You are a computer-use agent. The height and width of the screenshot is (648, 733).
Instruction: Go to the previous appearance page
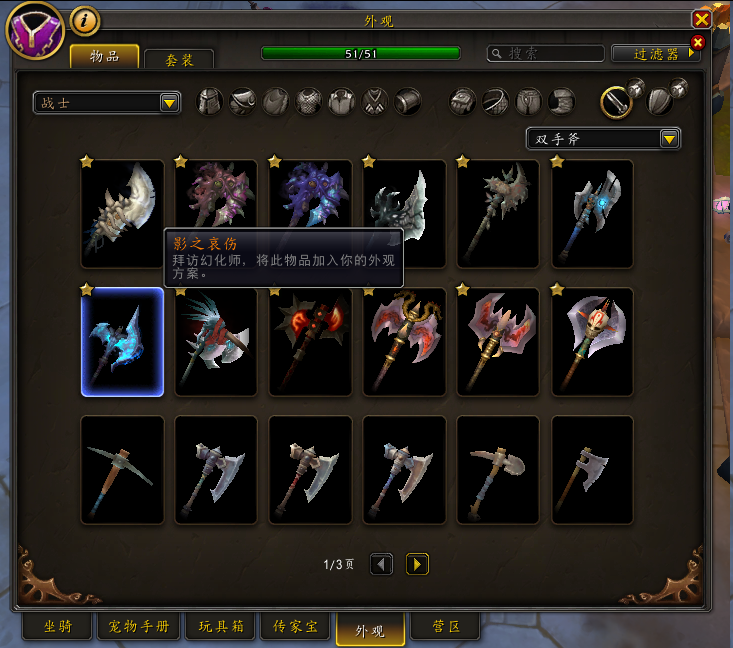click(381, 564)
